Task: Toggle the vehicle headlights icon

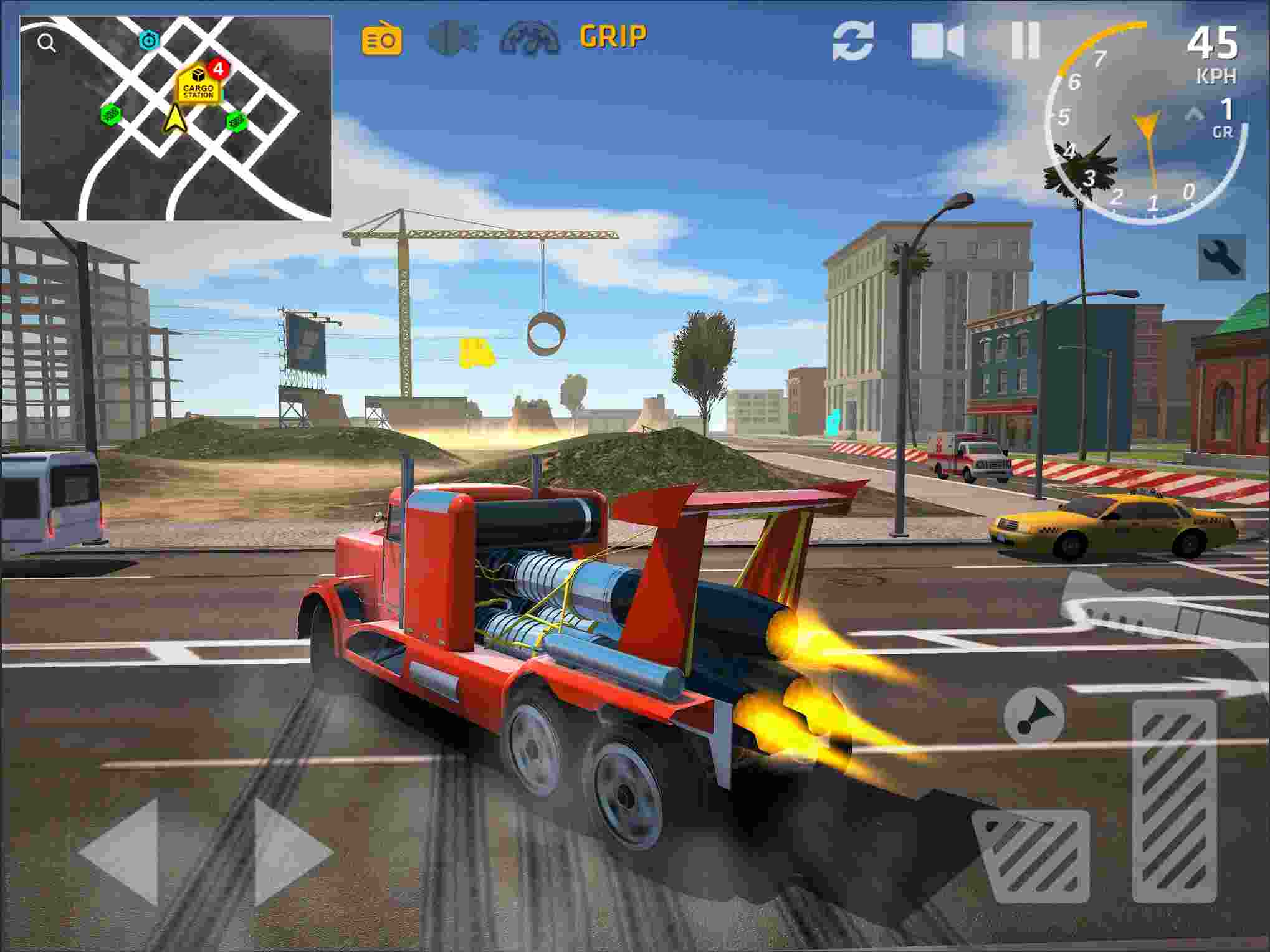Action: click(454, 39)
